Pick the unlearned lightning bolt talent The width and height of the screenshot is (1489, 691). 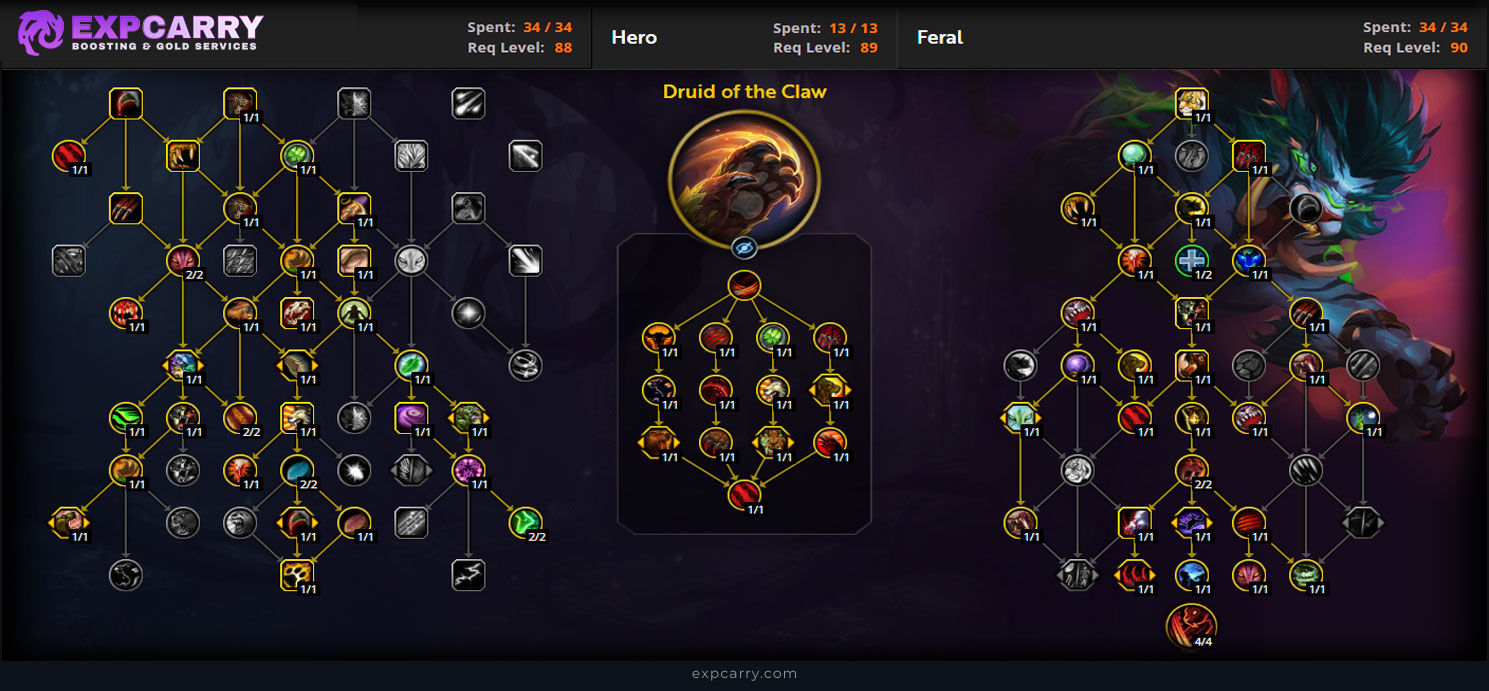(468, 573)
